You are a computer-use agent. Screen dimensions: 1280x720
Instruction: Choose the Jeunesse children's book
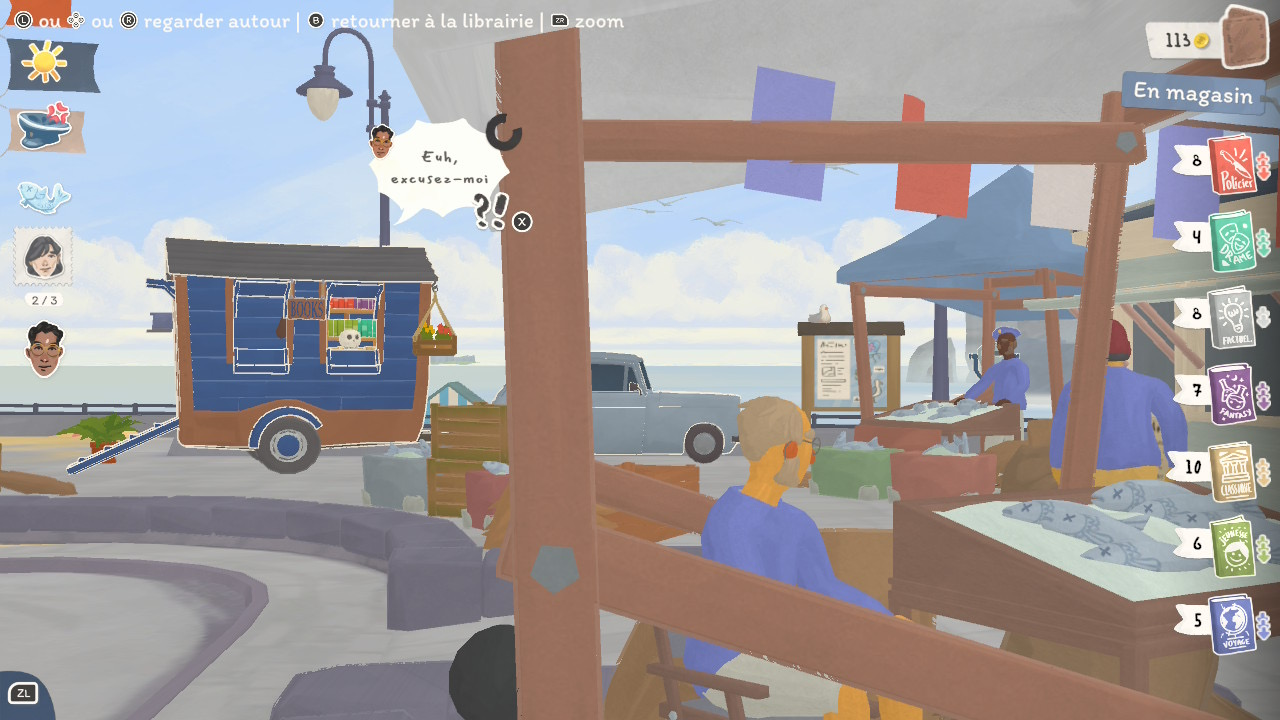(1232, 547)
